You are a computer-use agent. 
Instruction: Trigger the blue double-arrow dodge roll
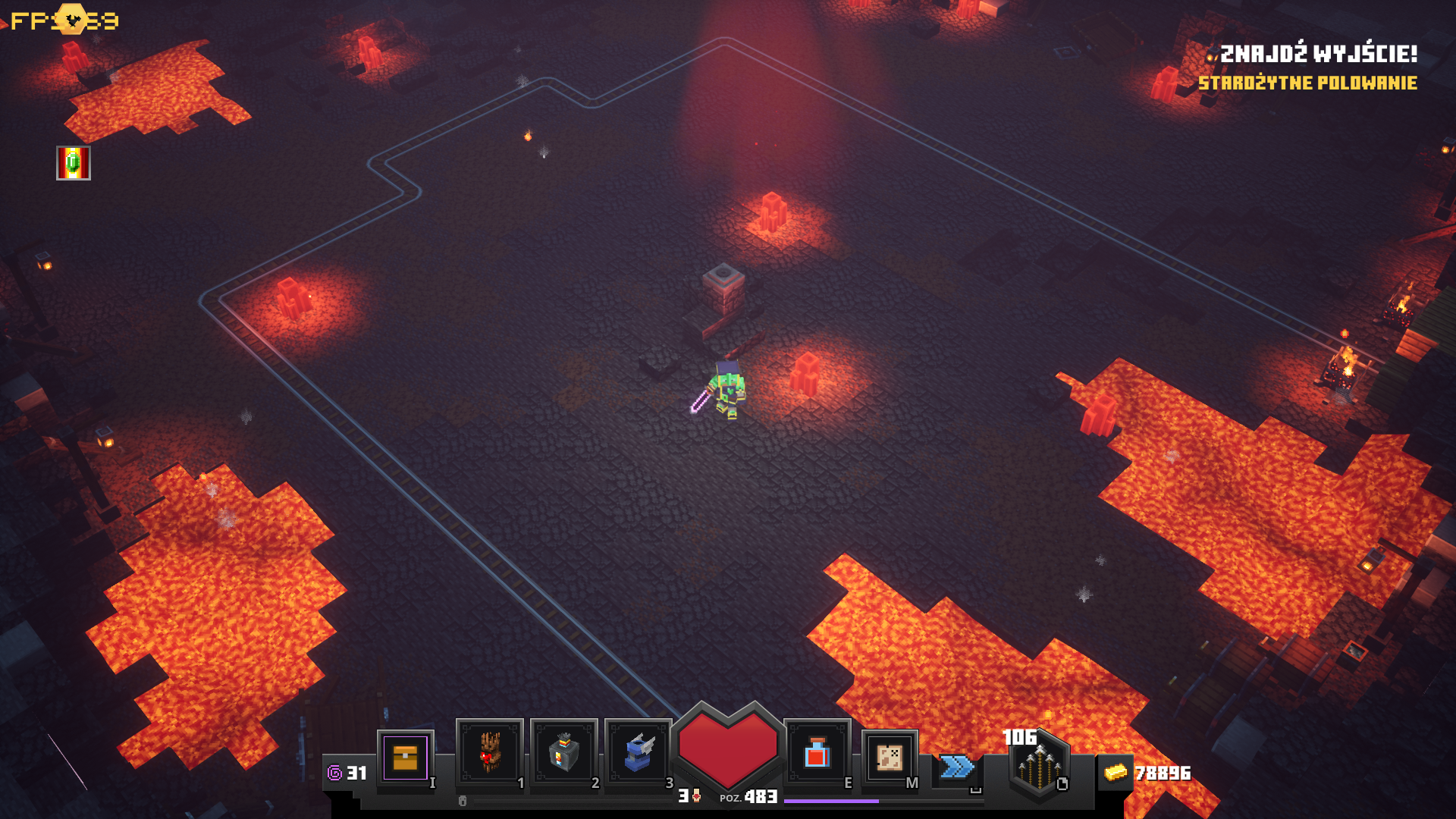(956, 767)
